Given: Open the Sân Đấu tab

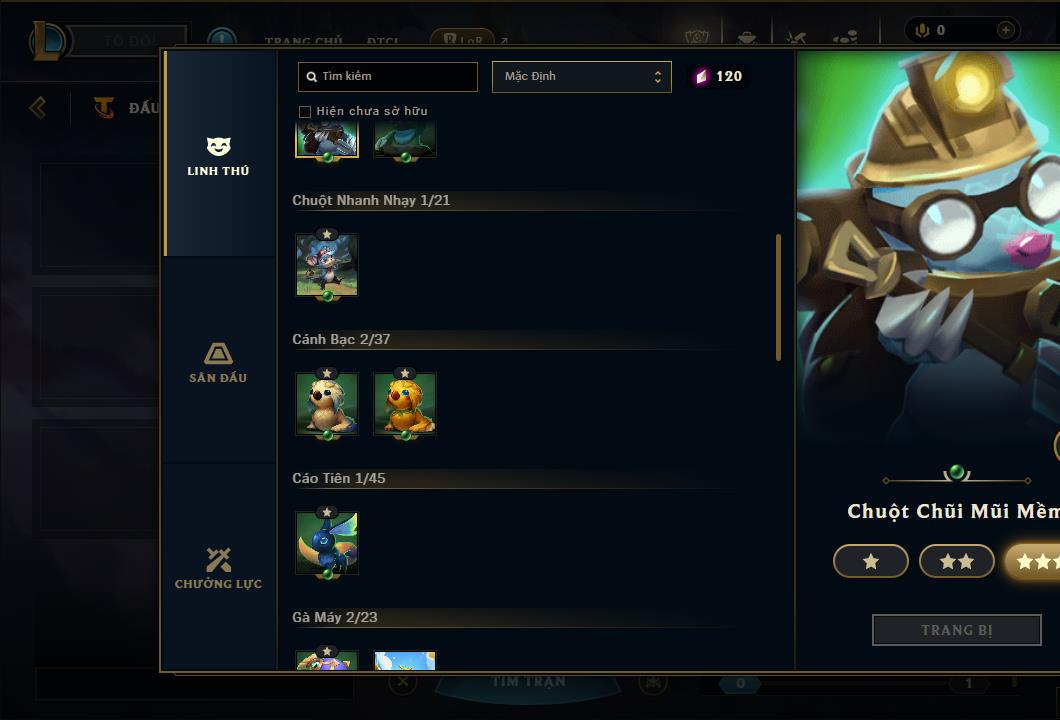Looking at the screenshot, I should click(x=218, y=362).
